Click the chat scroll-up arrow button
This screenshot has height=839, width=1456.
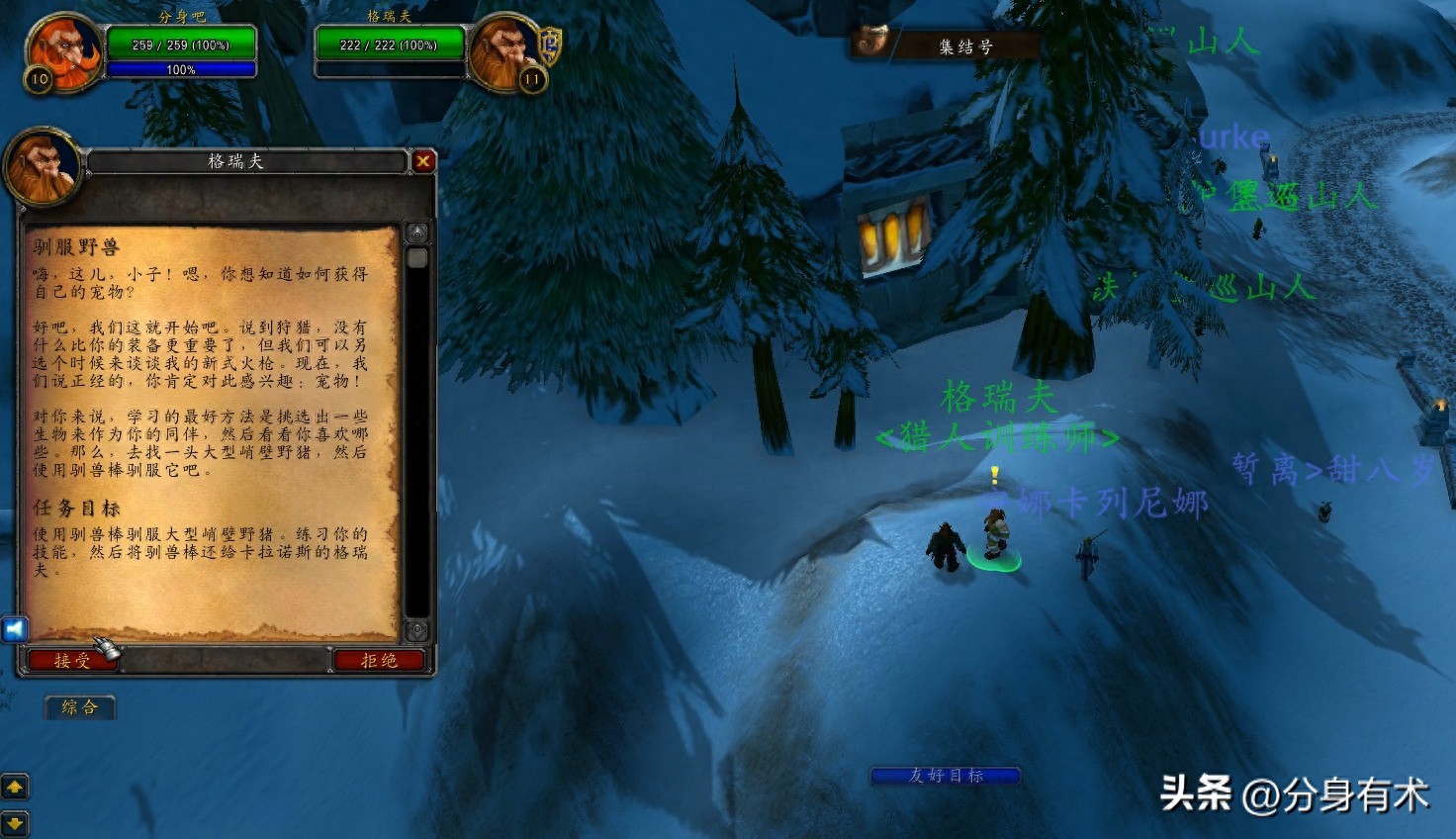click(x=15, y=788)
